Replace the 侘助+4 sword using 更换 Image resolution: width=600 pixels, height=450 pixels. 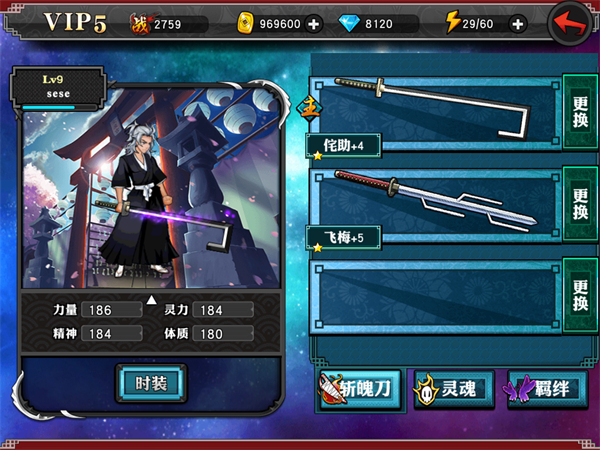580,110
